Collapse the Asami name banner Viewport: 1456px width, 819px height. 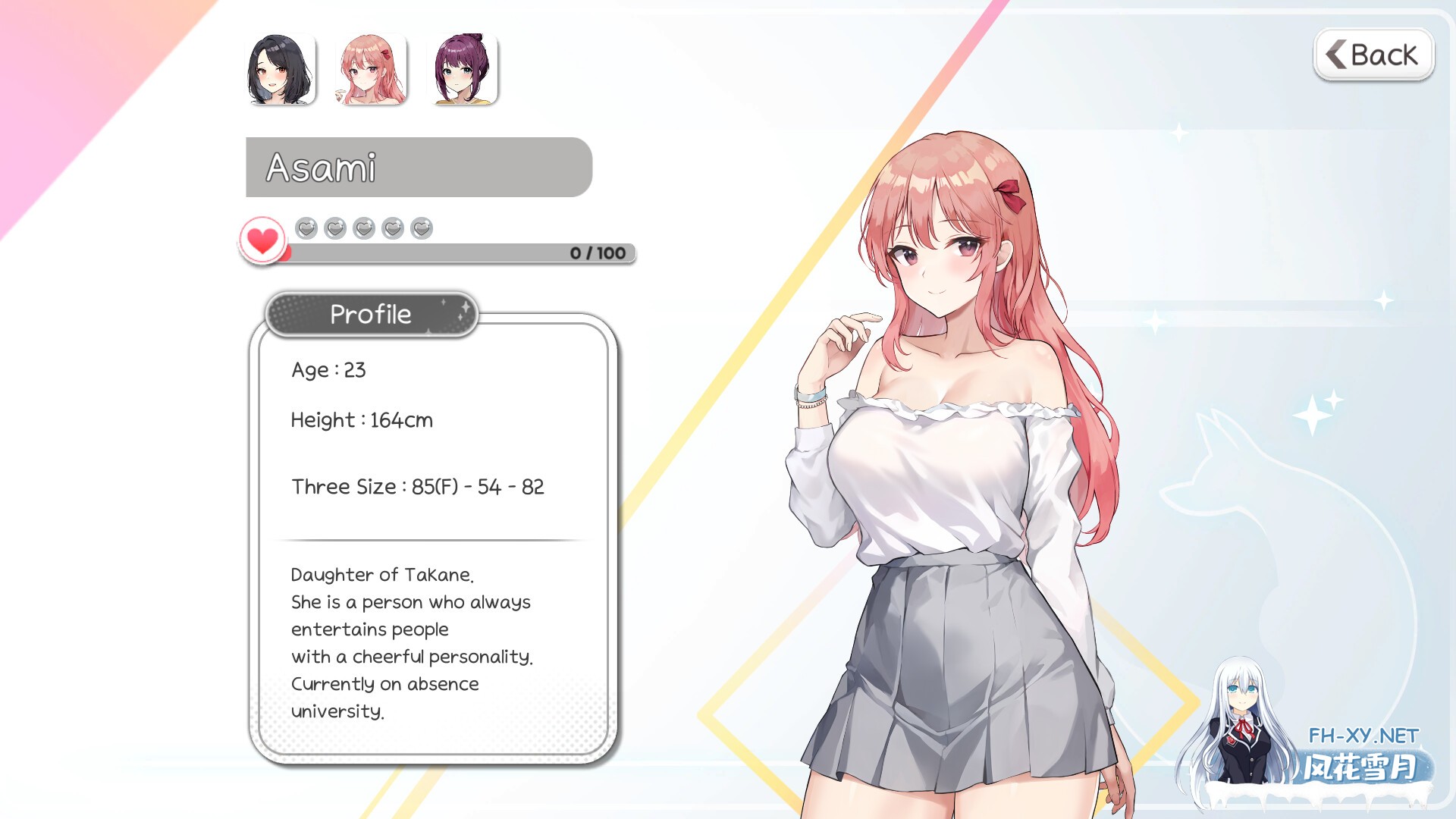[x=418, y=168]
